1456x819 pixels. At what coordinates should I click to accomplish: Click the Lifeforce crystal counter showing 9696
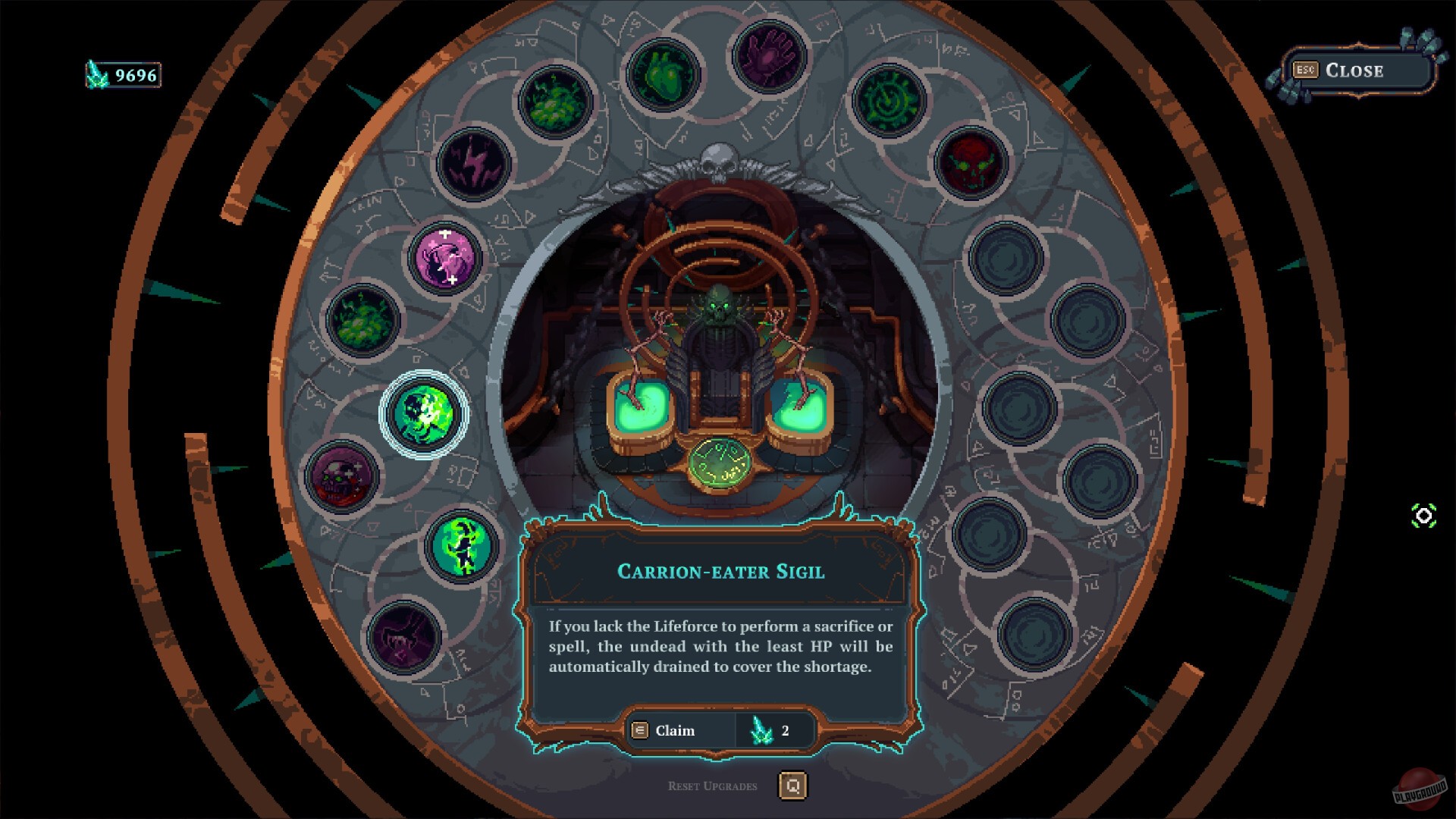[121, 74]
